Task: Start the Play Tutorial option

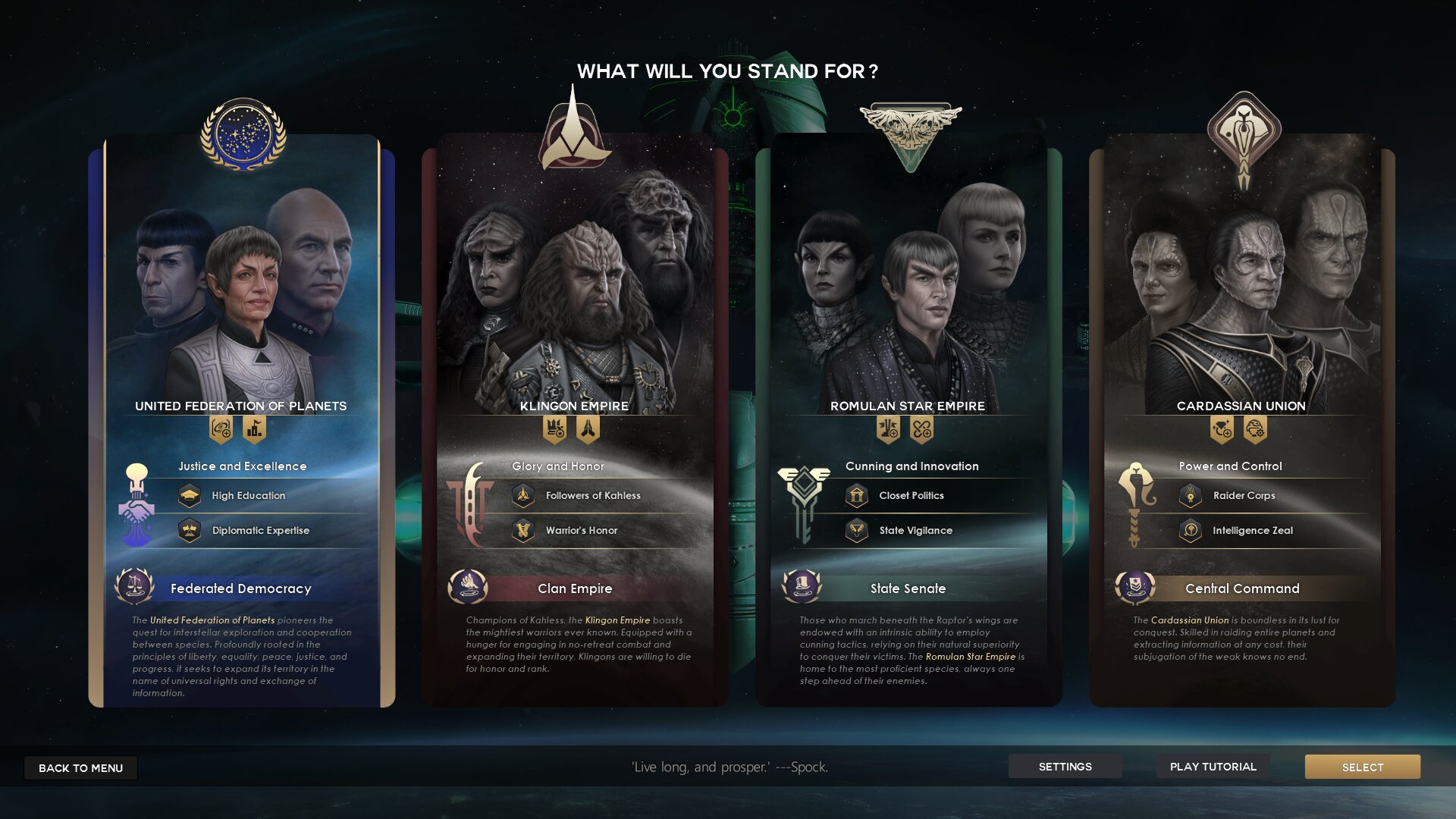Action: tap(1213, 767)
